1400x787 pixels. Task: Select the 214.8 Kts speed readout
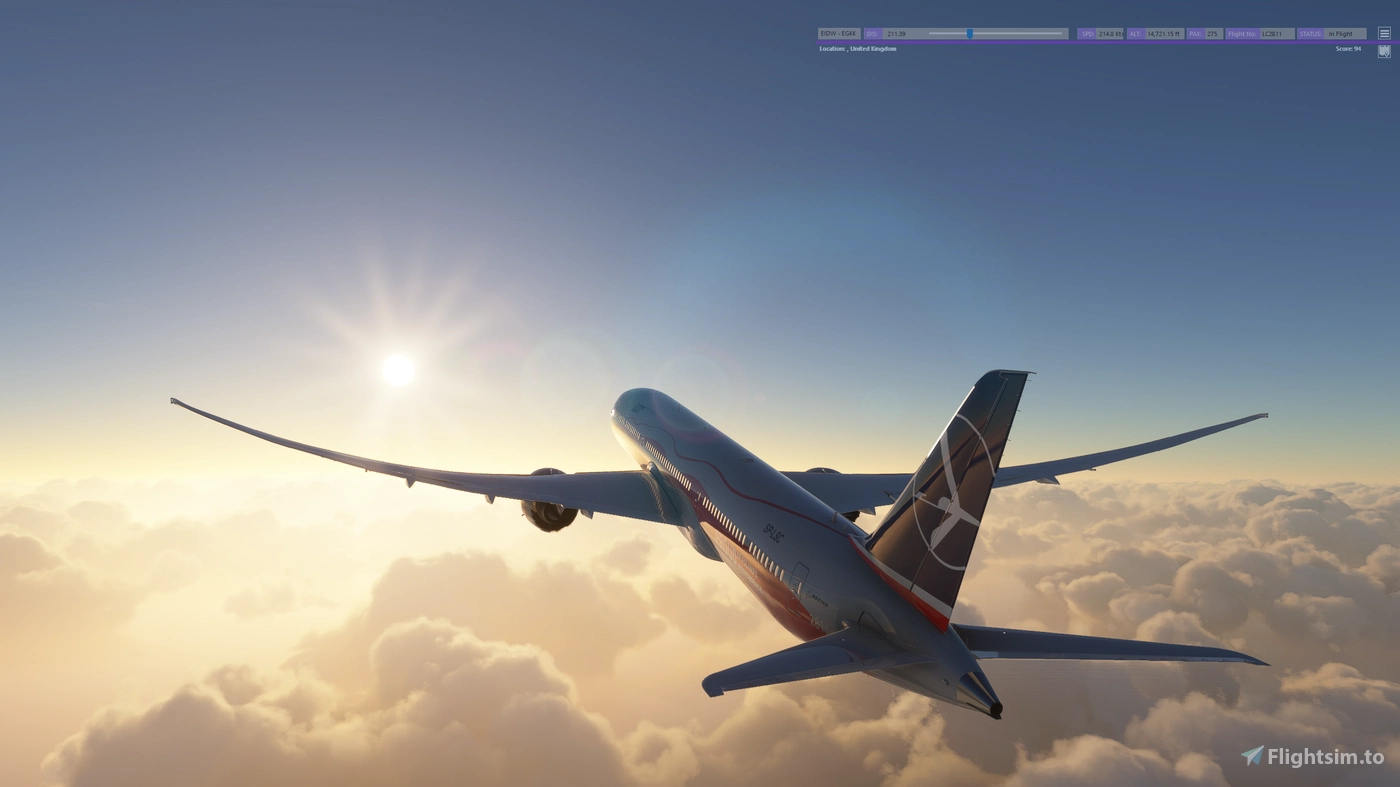1110,33
